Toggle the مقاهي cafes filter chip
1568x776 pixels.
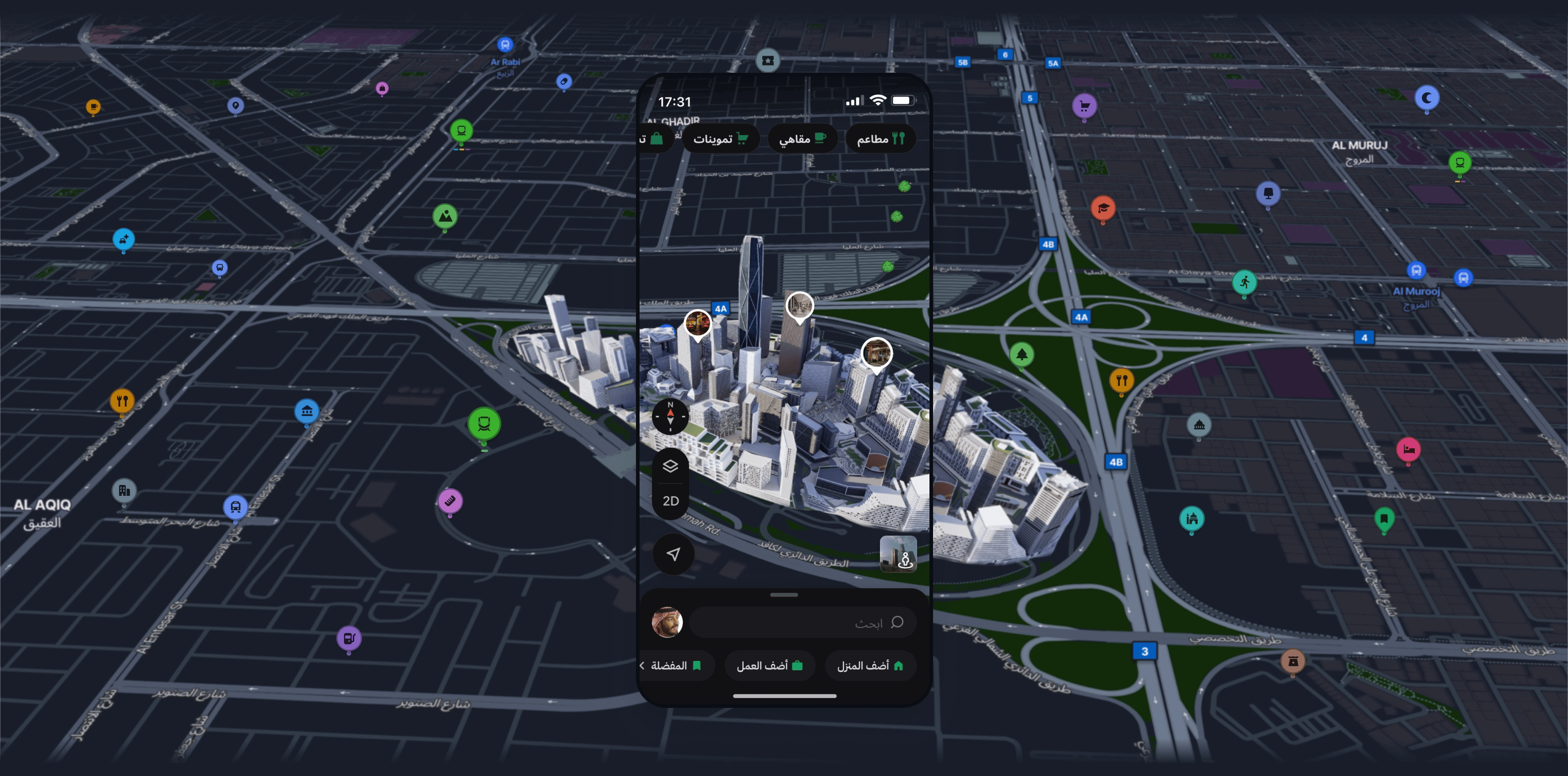coord(803,138)
